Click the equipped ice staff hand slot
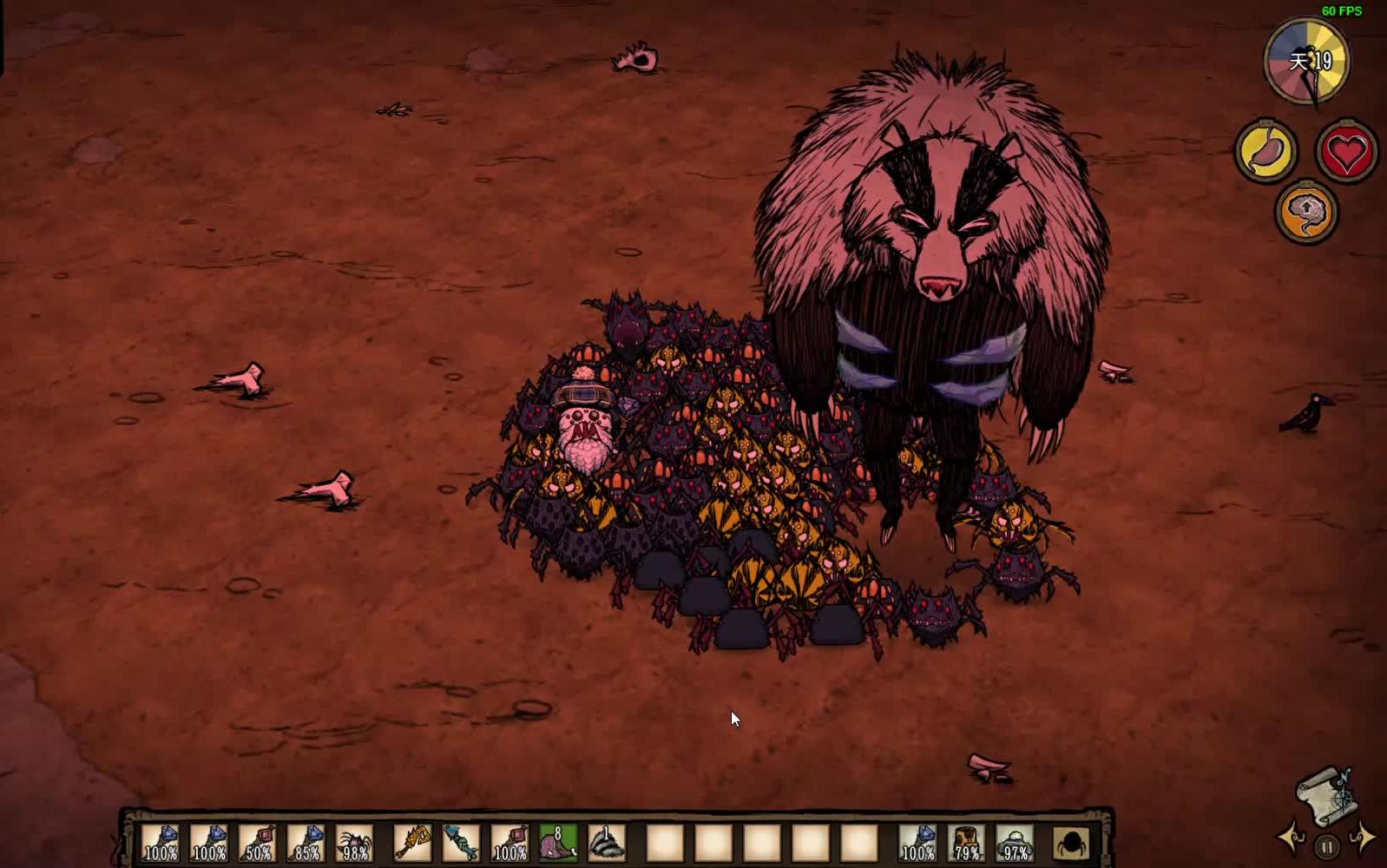Screen dimensions: 1387x868 pyautogui.click(x=917, y=843)
